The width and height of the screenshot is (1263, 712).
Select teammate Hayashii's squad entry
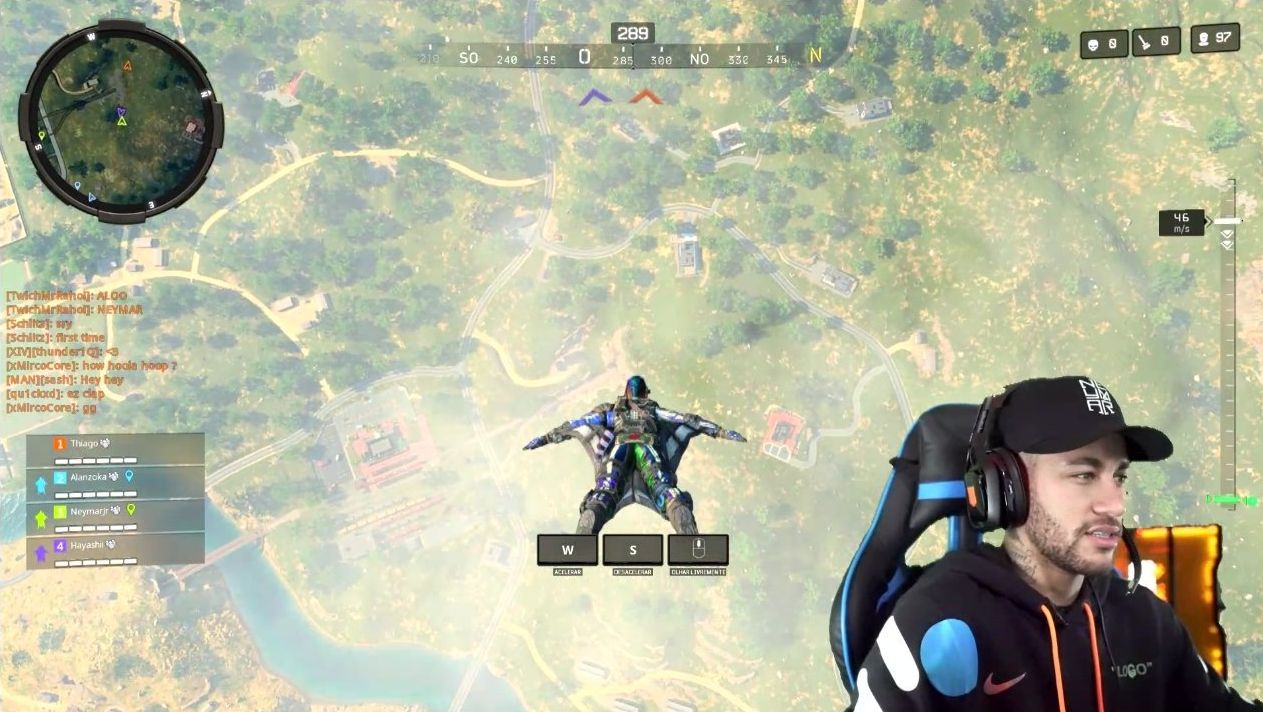tap(115, 550)
